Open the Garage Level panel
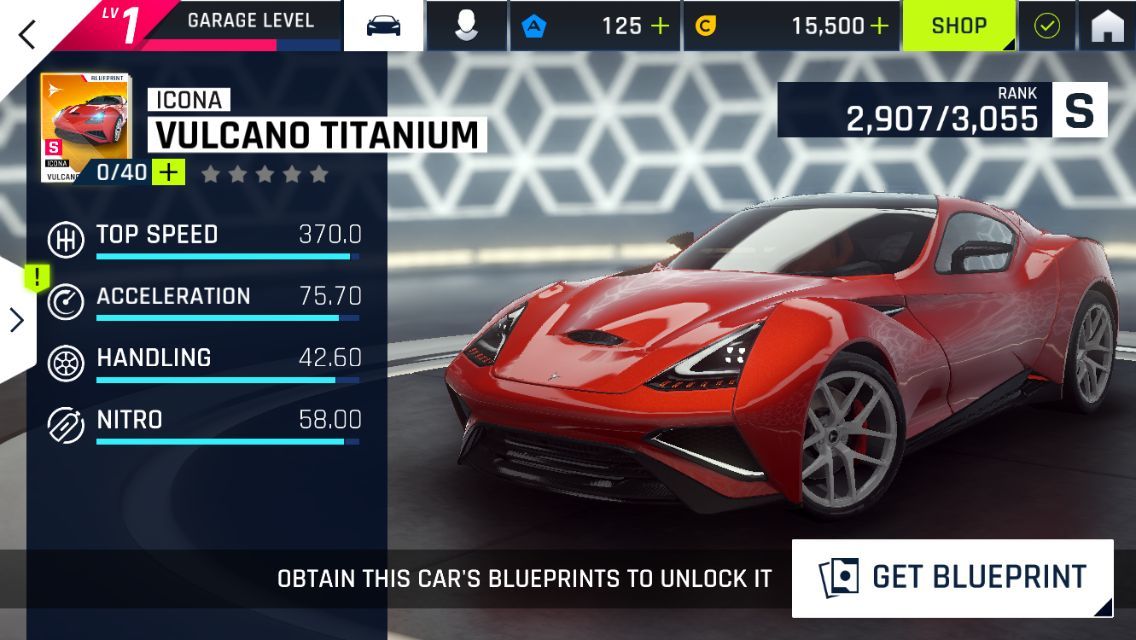The image size is (1136, 640). coord(250,22)
